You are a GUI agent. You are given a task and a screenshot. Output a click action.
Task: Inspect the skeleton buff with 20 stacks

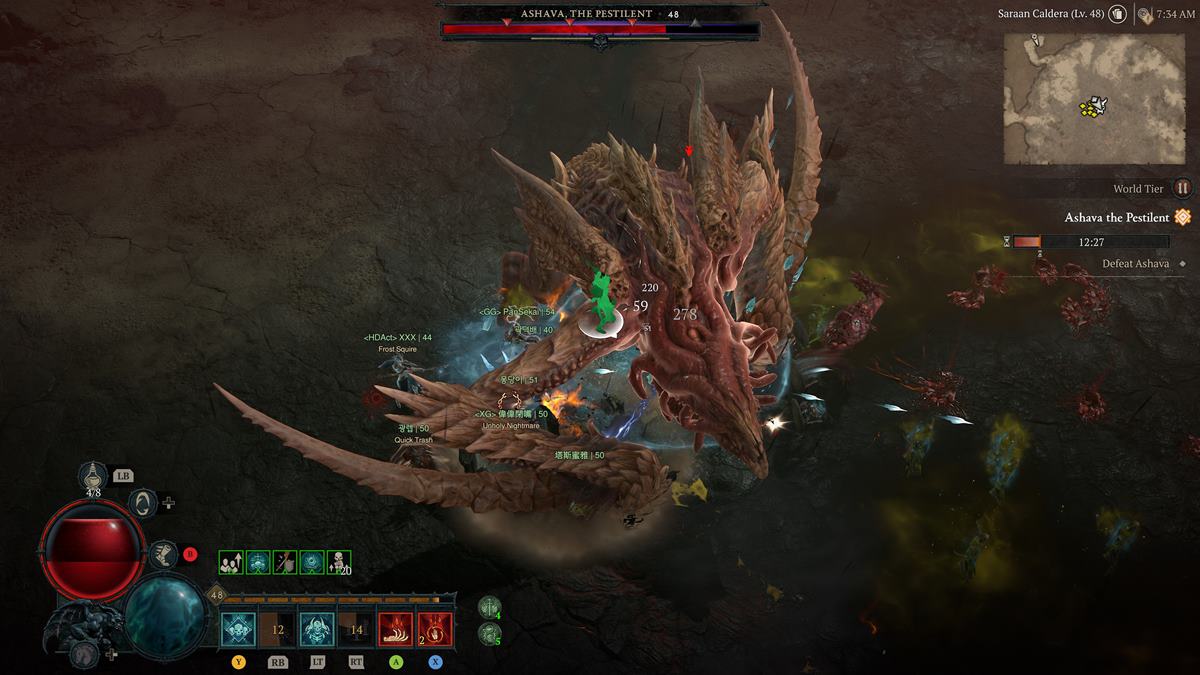[339, 563]
